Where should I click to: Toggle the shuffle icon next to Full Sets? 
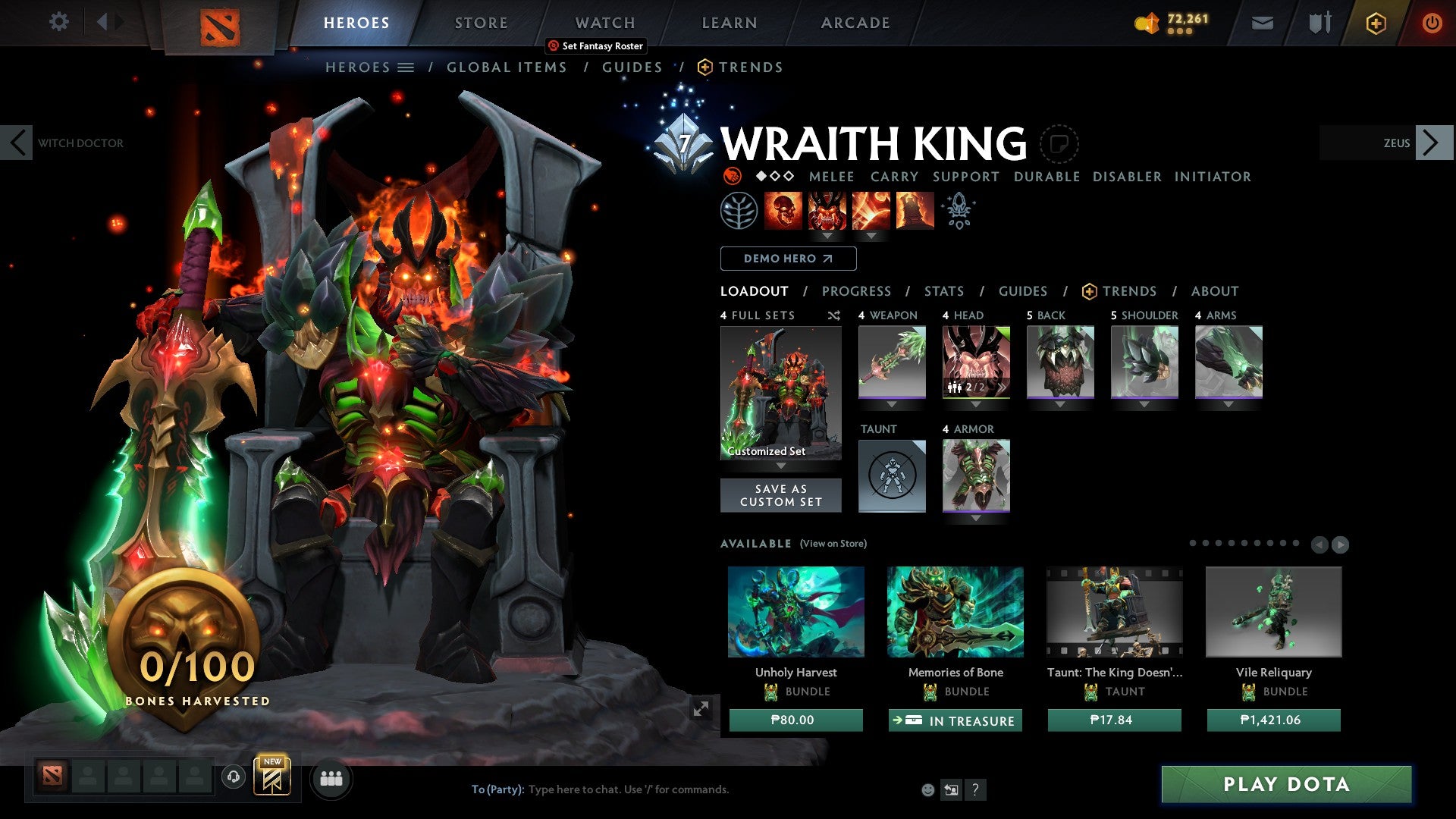834,316
